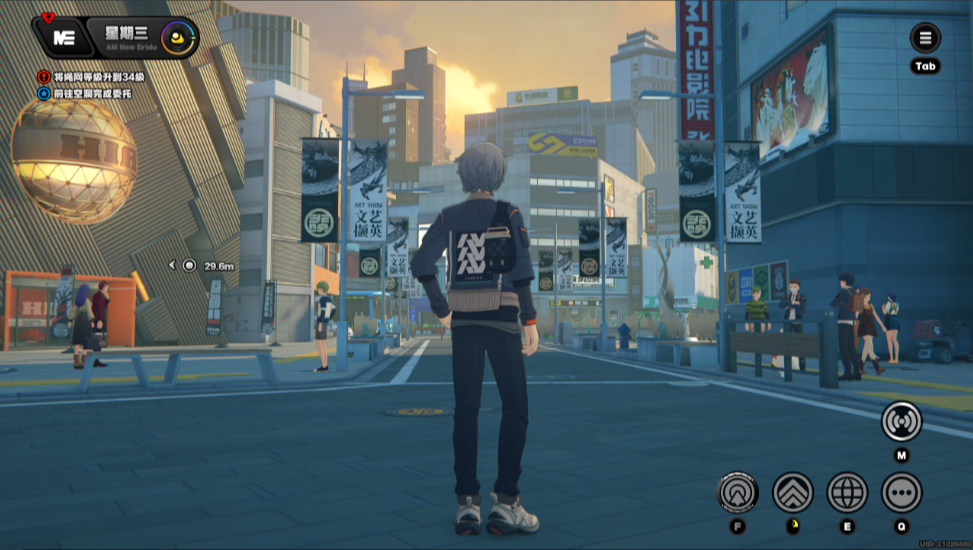Open the three-dots more options button
Screen dimensions: 973x550
point(901,493)
